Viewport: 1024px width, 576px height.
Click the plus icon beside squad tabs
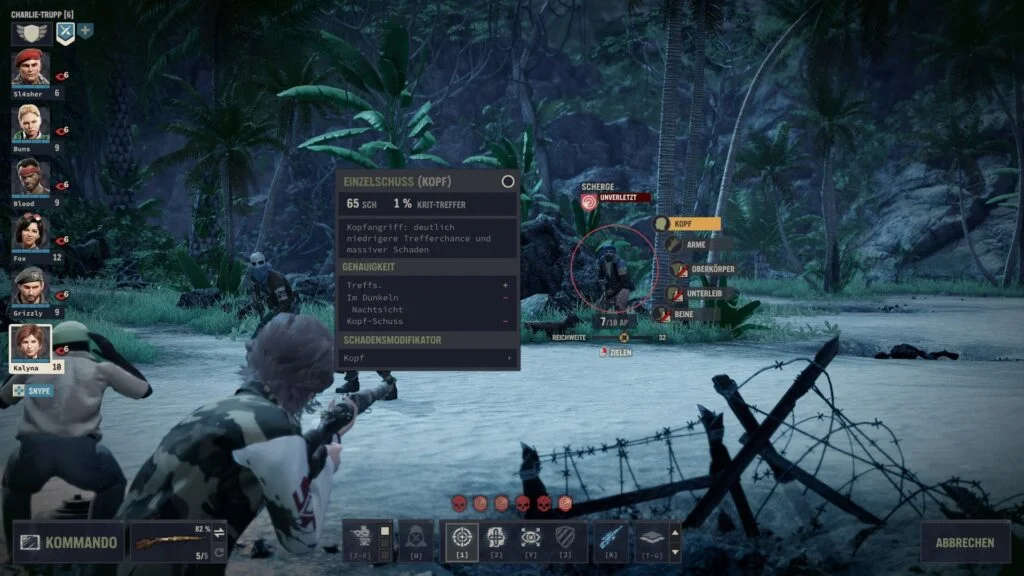pos(86,31)
